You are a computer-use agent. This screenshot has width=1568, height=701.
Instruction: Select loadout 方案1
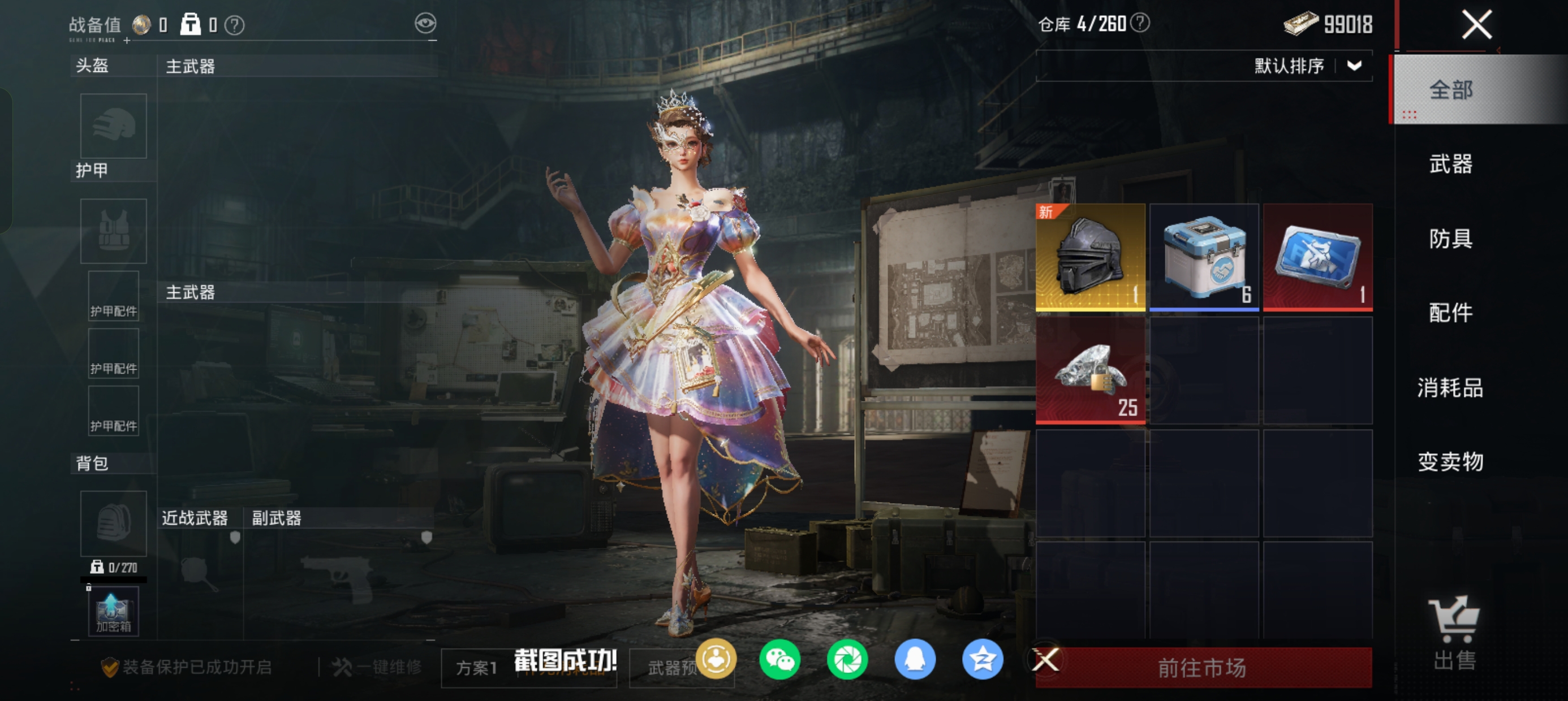point(477,668)
